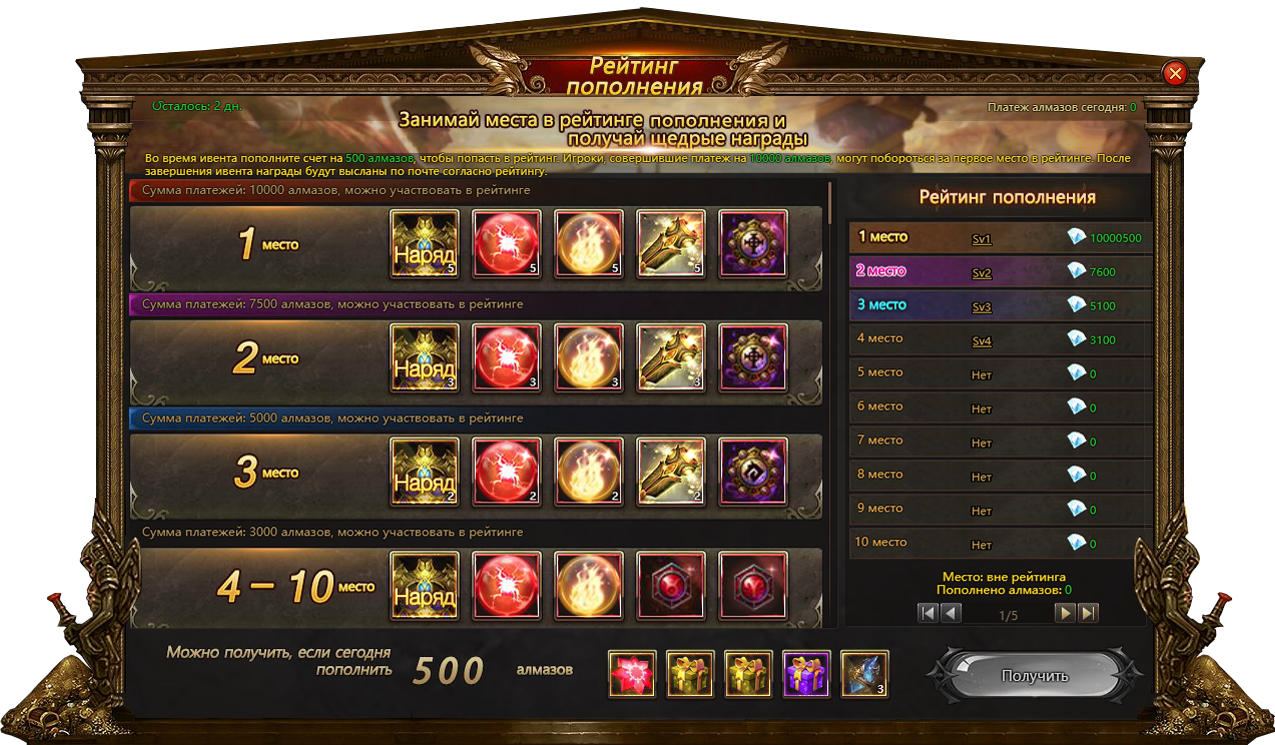1275x745 pixels.
Task: Click the Получить reward button
Action: [1034, 676]
